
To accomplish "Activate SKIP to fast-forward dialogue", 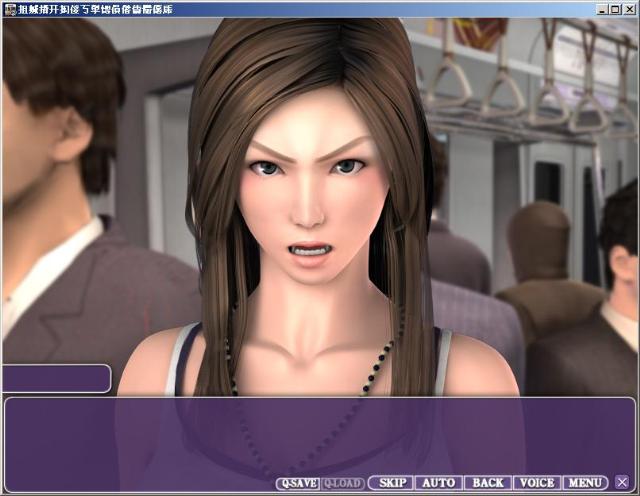I will [389, 483].
